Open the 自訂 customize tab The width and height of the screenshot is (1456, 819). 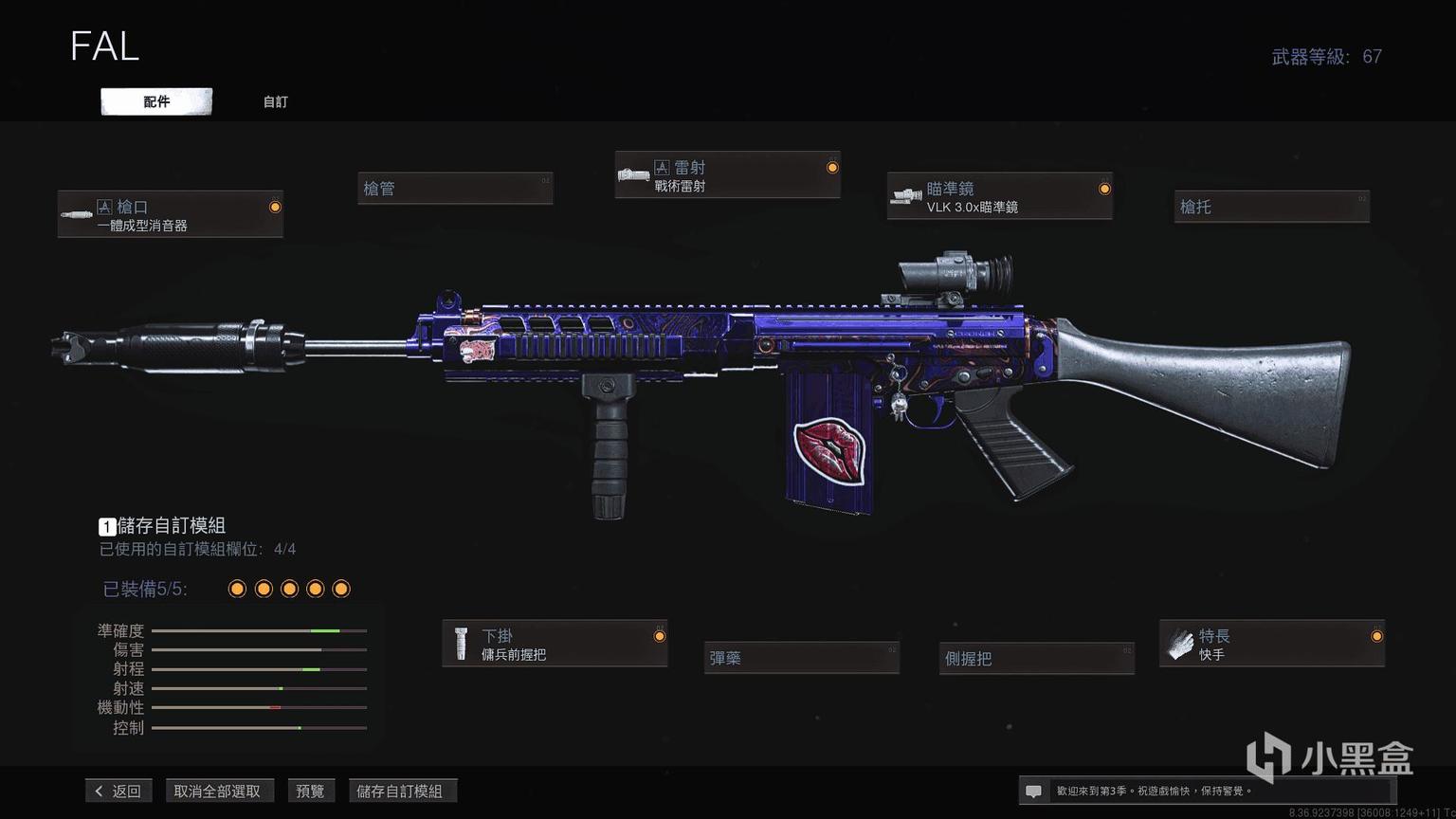275,101
